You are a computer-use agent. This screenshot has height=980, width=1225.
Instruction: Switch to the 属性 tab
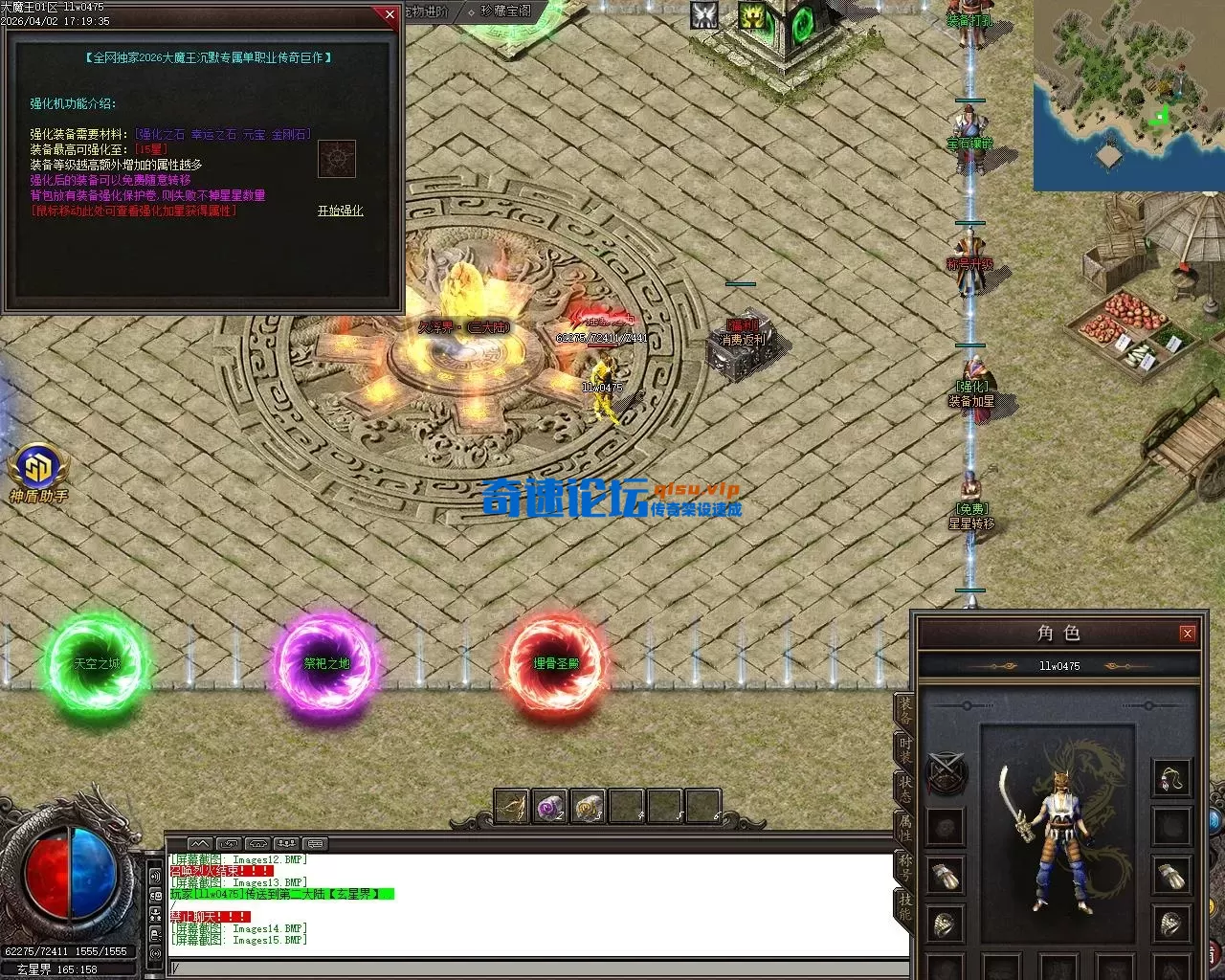coord(905,828)
